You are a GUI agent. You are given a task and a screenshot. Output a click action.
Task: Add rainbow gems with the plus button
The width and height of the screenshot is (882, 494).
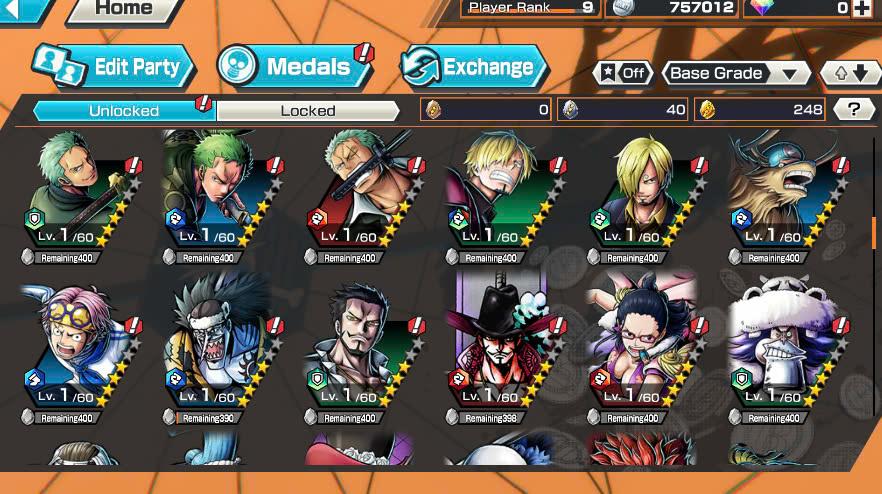[x=862, y=9]
